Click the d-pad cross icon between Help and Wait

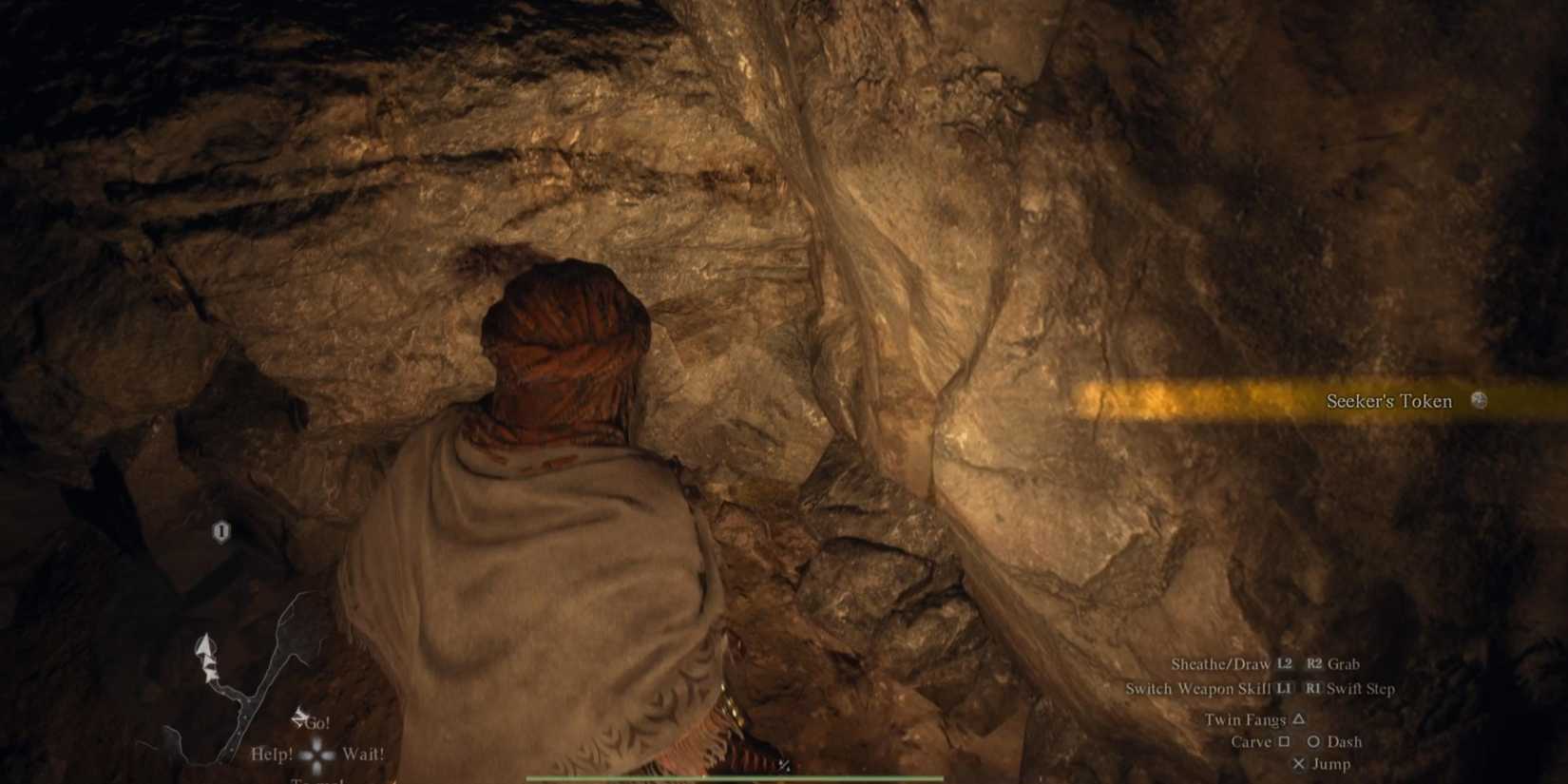pos(318,754)
